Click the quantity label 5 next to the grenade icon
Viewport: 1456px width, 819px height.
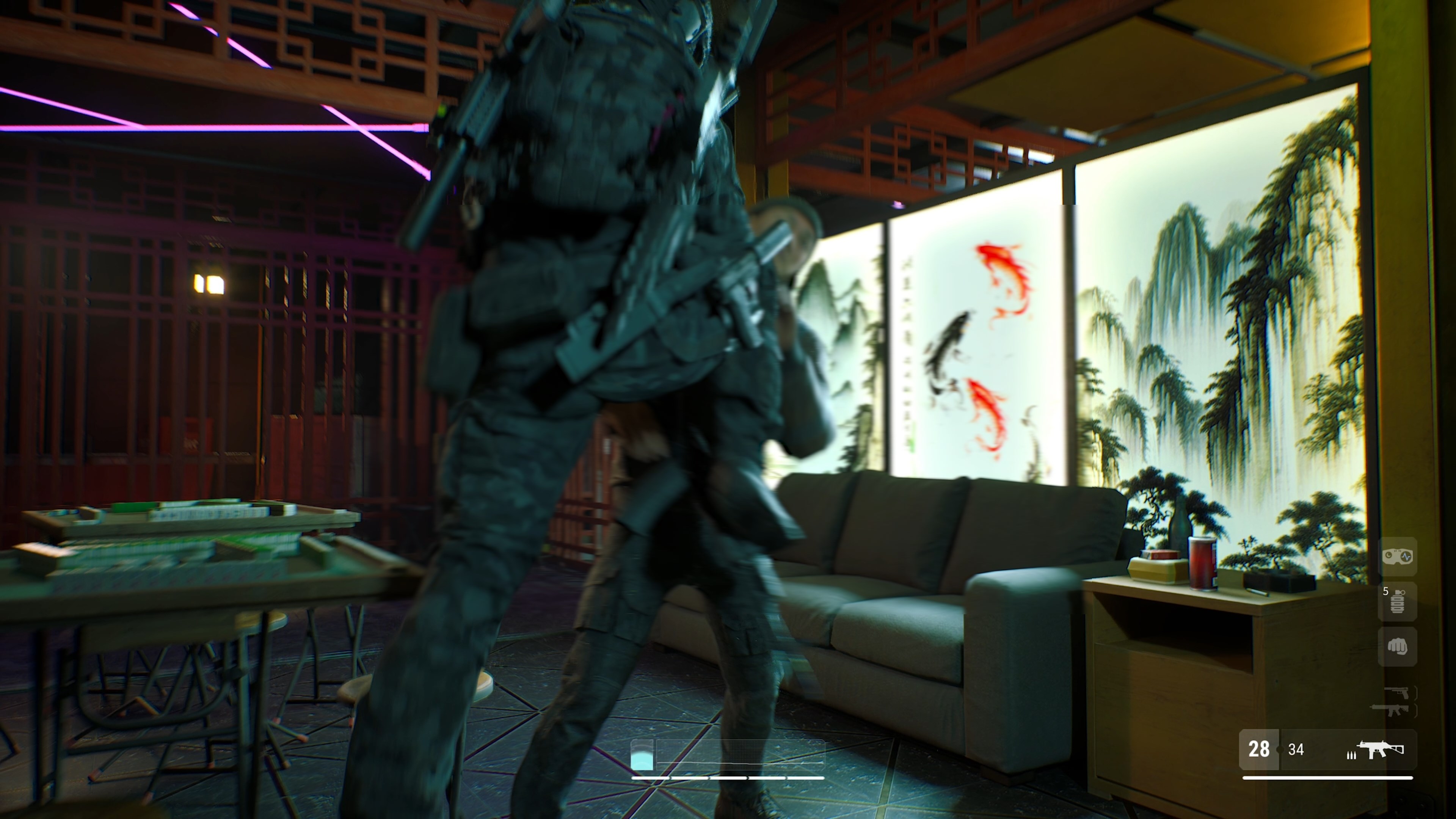click(x=1386, y=591)
